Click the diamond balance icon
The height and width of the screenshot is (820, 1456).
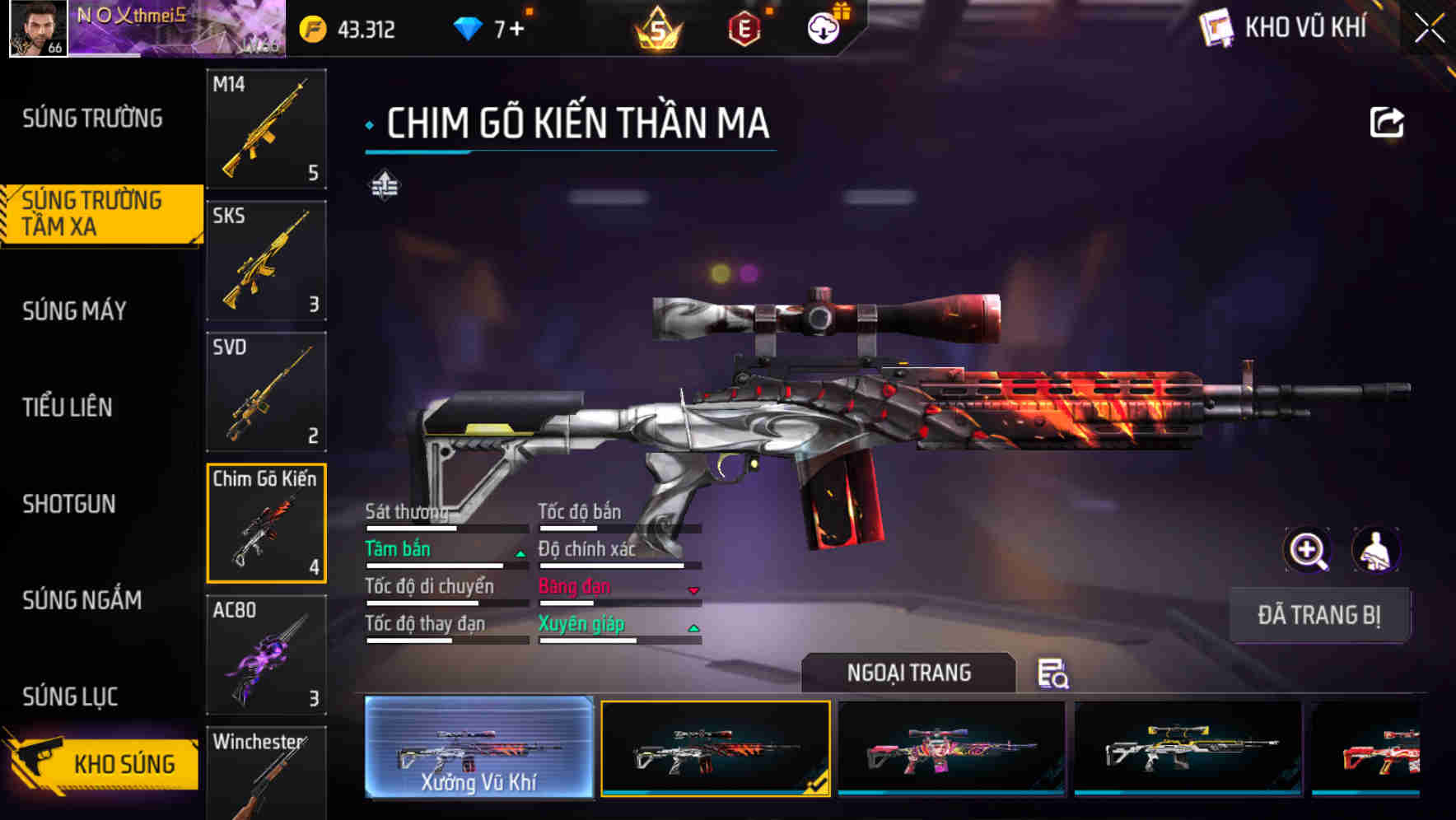pos(464,27)
